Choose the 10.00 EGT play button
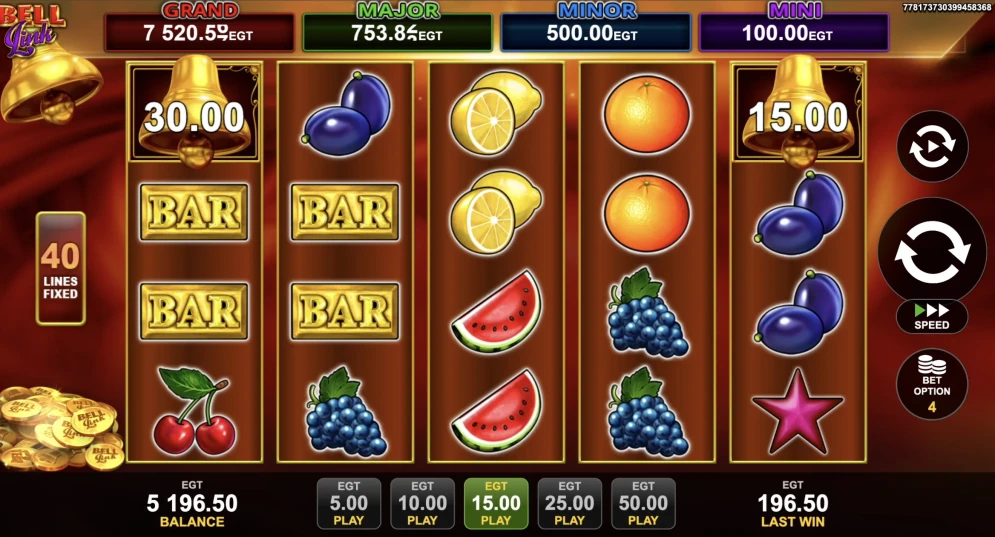995x537 pixels. (x=422, y=503)
